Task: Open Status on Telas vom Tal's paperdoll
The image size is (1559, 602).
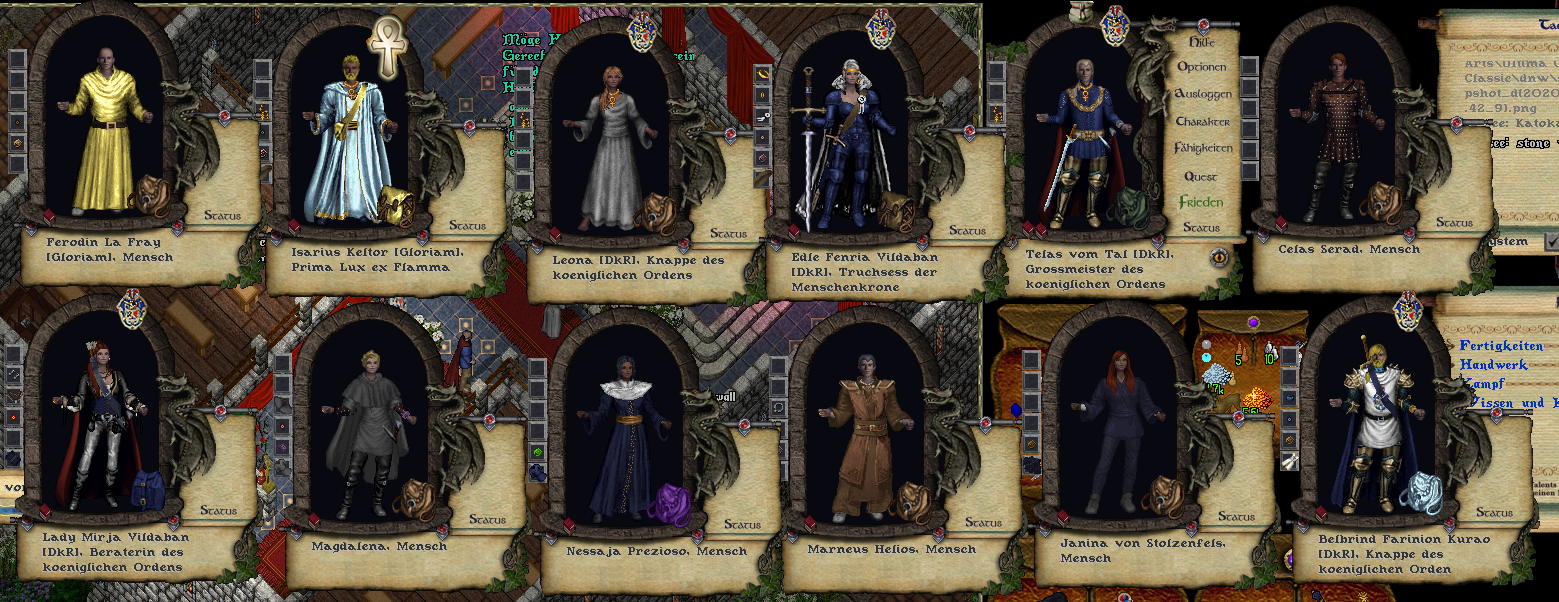Action: pyautogui.click(x=1201, y=228)
